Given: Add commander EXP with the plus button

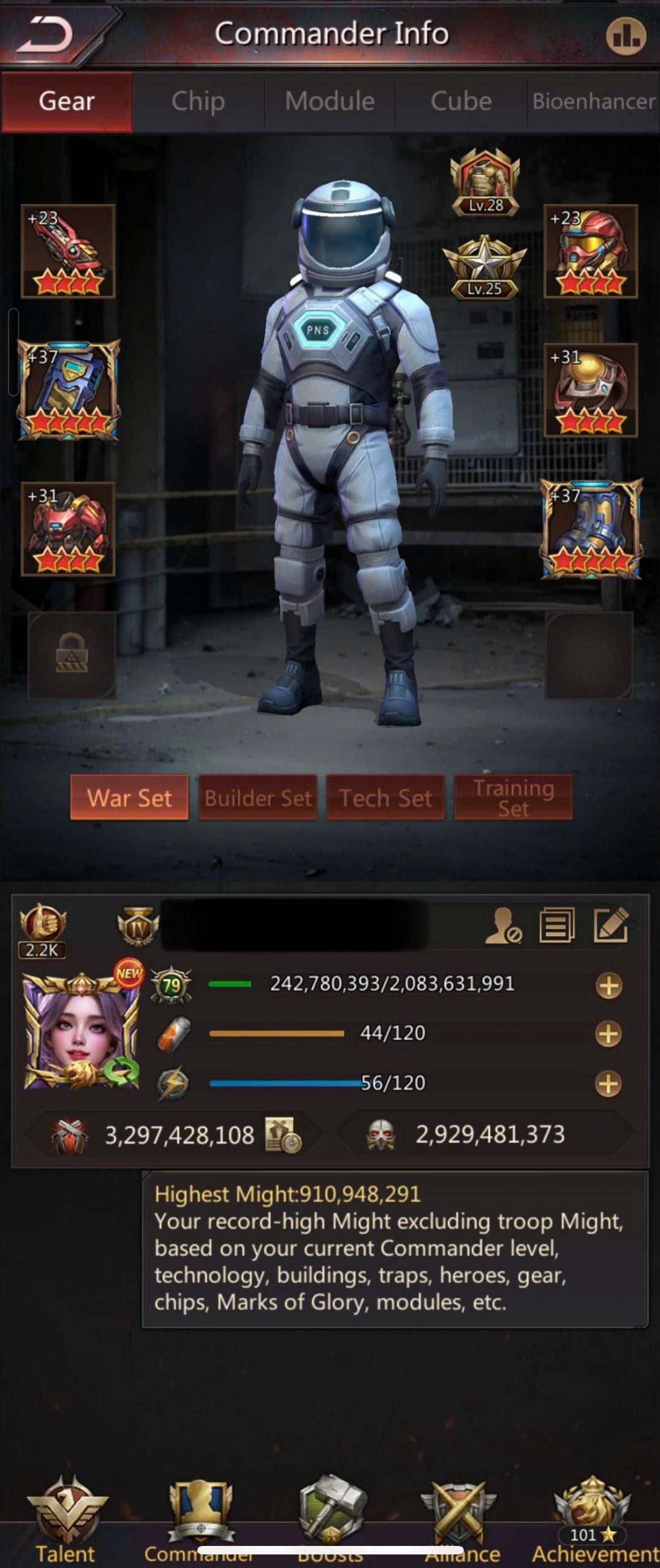Looking at the screenshot, I should tap(609, 986).
